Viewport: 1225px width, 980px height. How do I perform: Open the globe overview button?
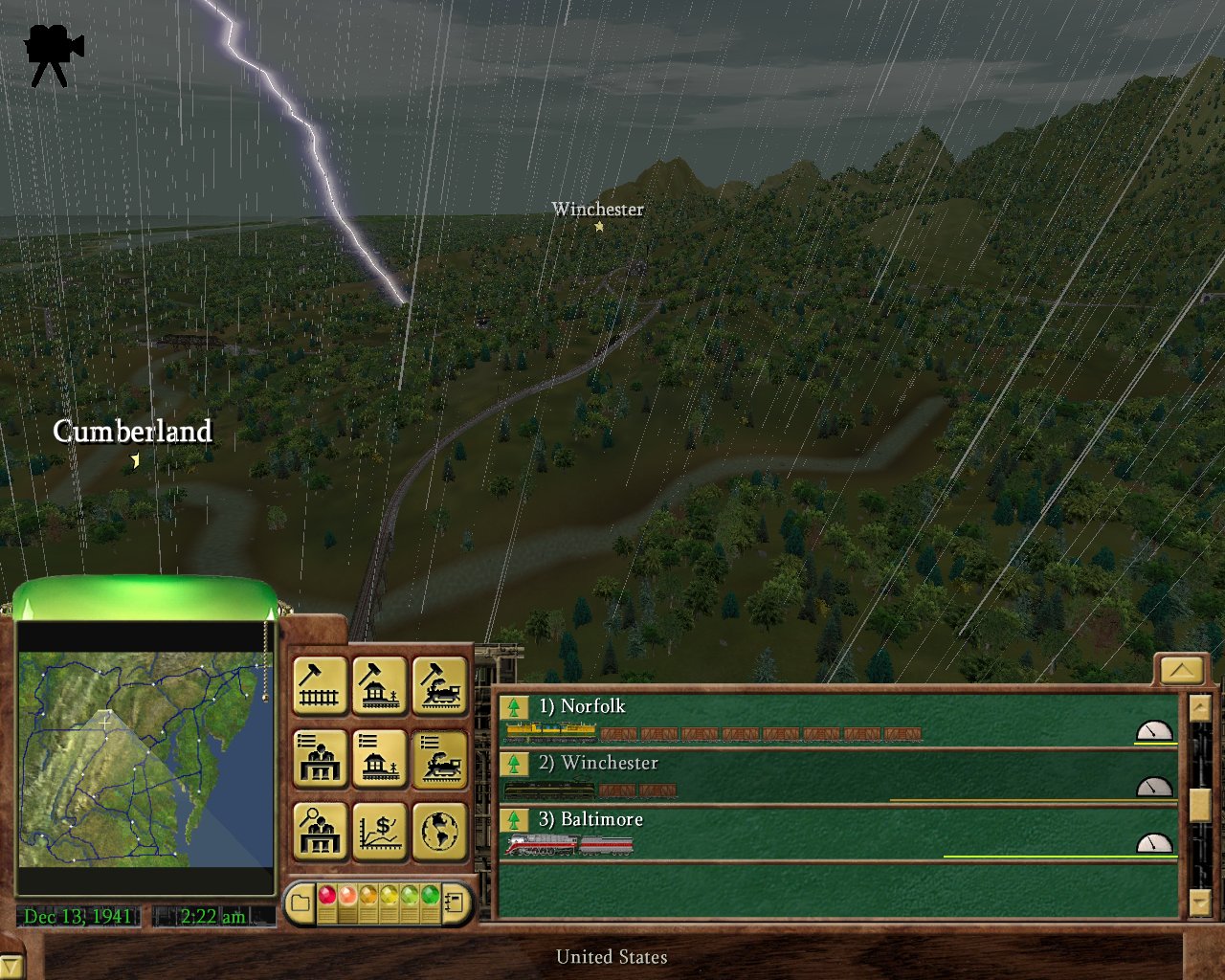[x=439, y=831]
